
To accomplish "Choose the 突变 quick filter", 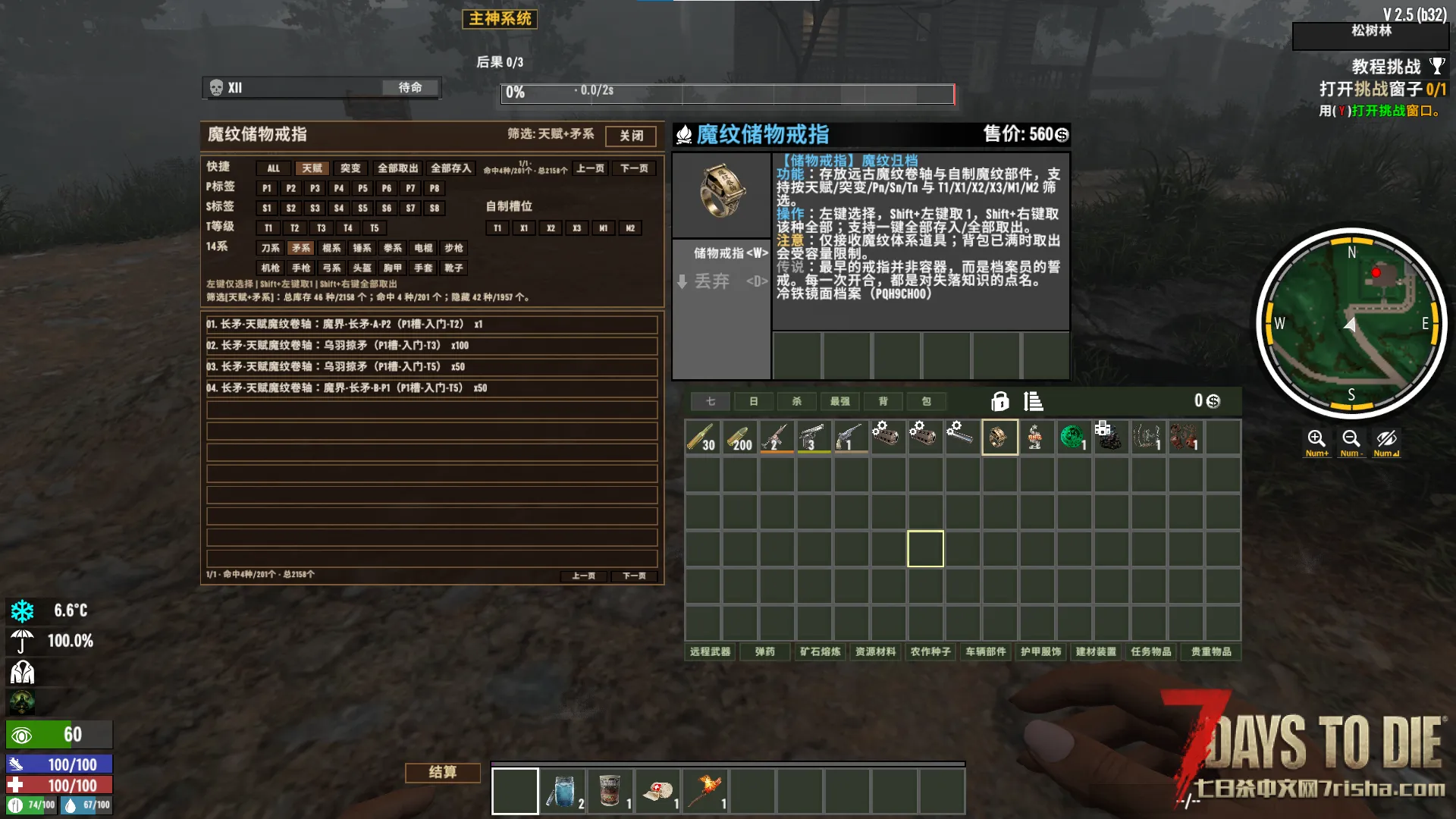I will [350, 168].
